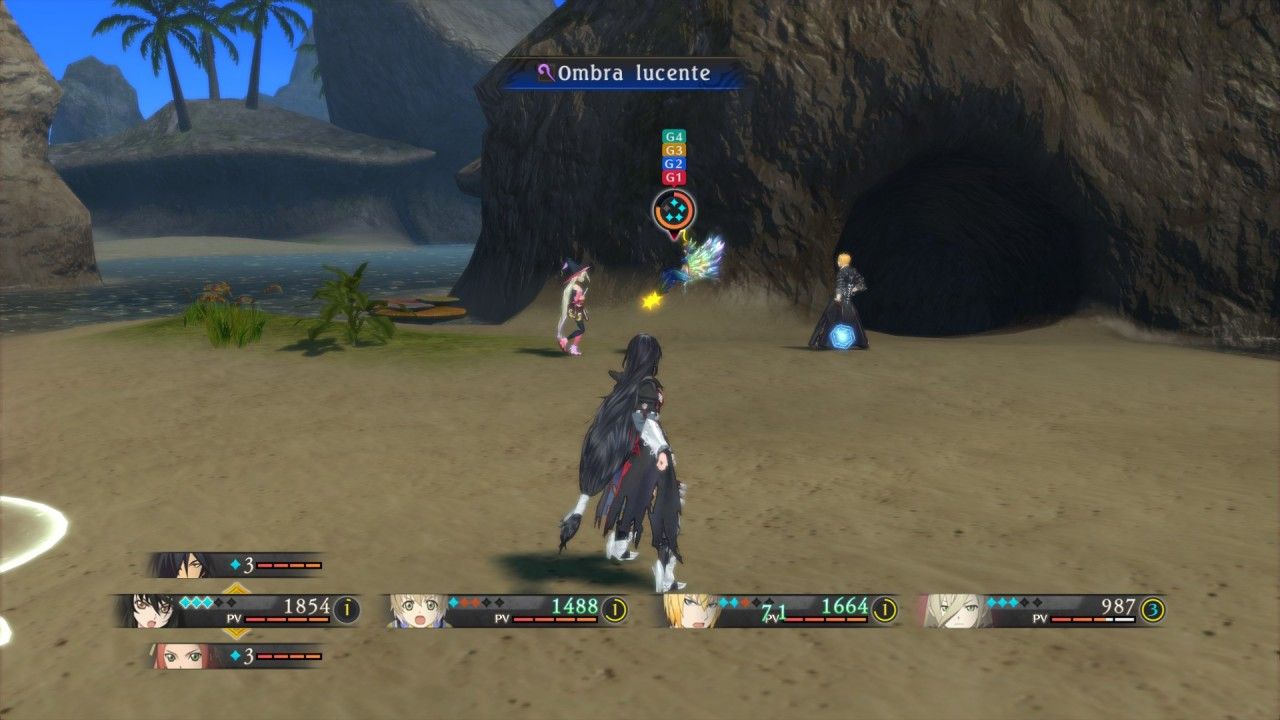Toggle the first soul gem on Velvet's bar
Image resolution: width=1280 pixels, height=720 pixels.
[x=186, y=601]
